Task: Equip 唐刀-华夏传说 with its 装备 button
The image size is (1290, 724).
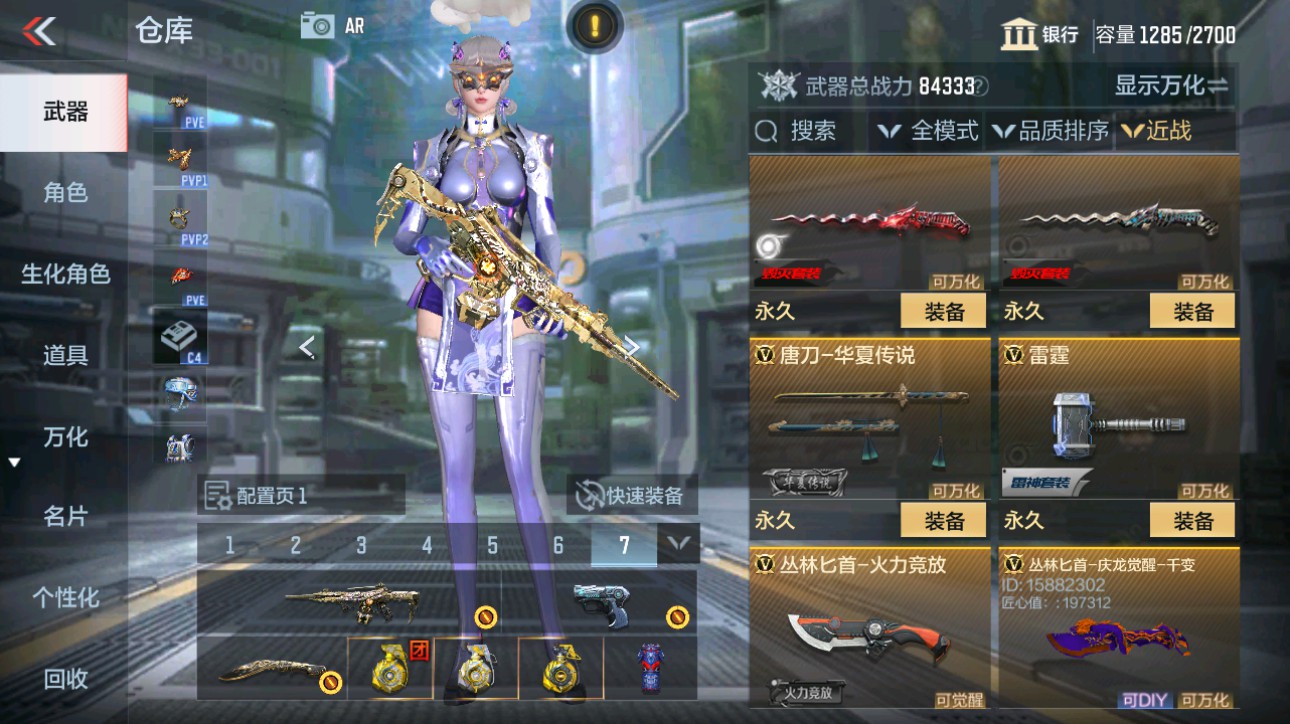Action: (943, 520)
